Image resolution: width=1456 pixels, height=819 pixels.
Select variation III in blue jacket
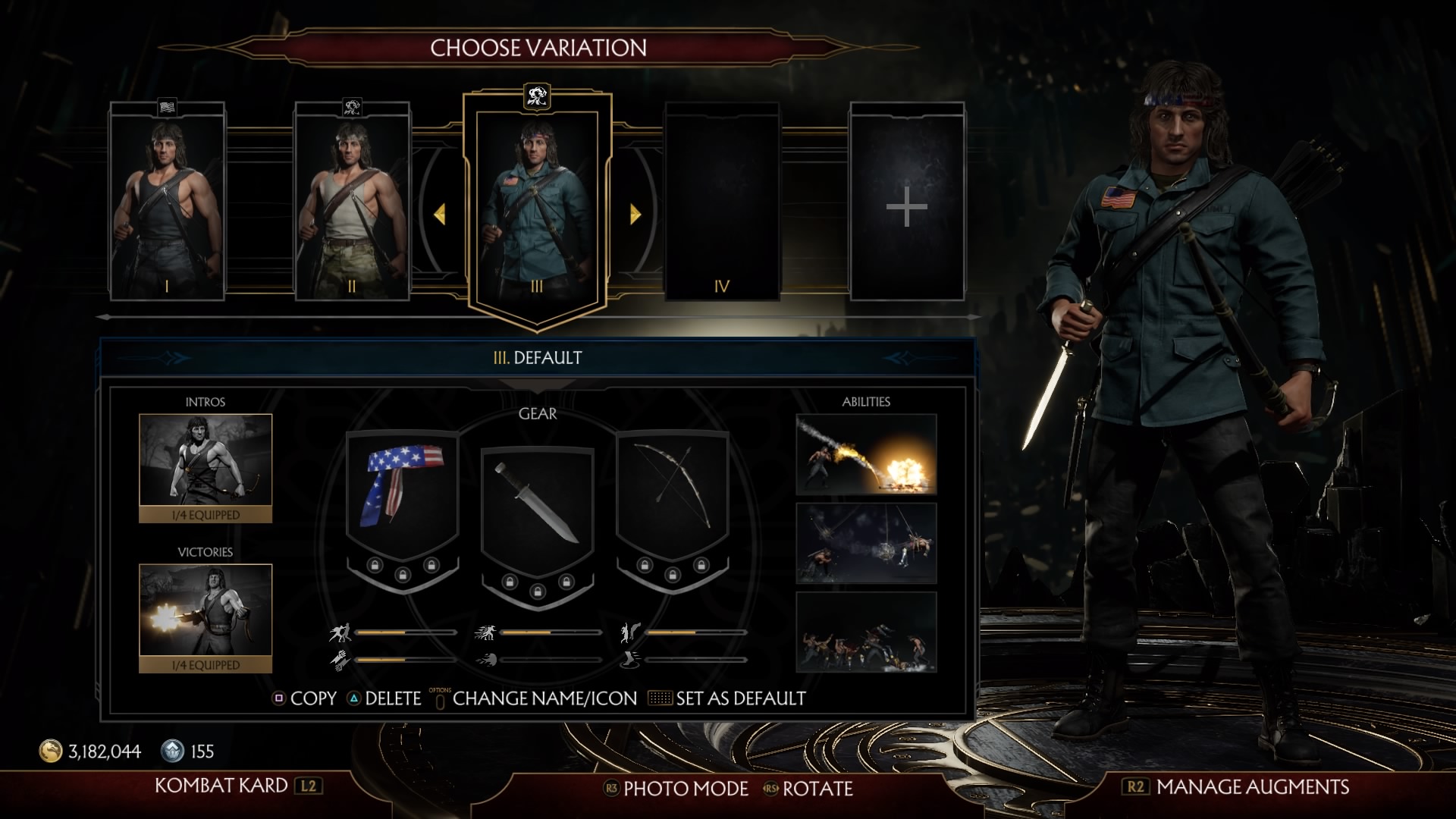537,205
